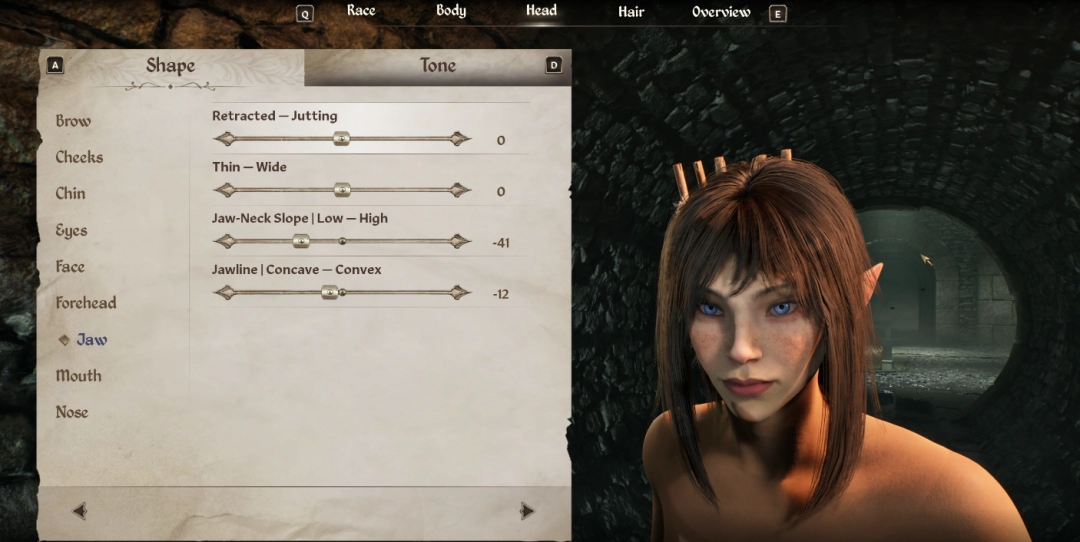The width and height of the screenshot is (1080, 542).
Task: Select the Shape sub-tab
Action: pos(170,66)
